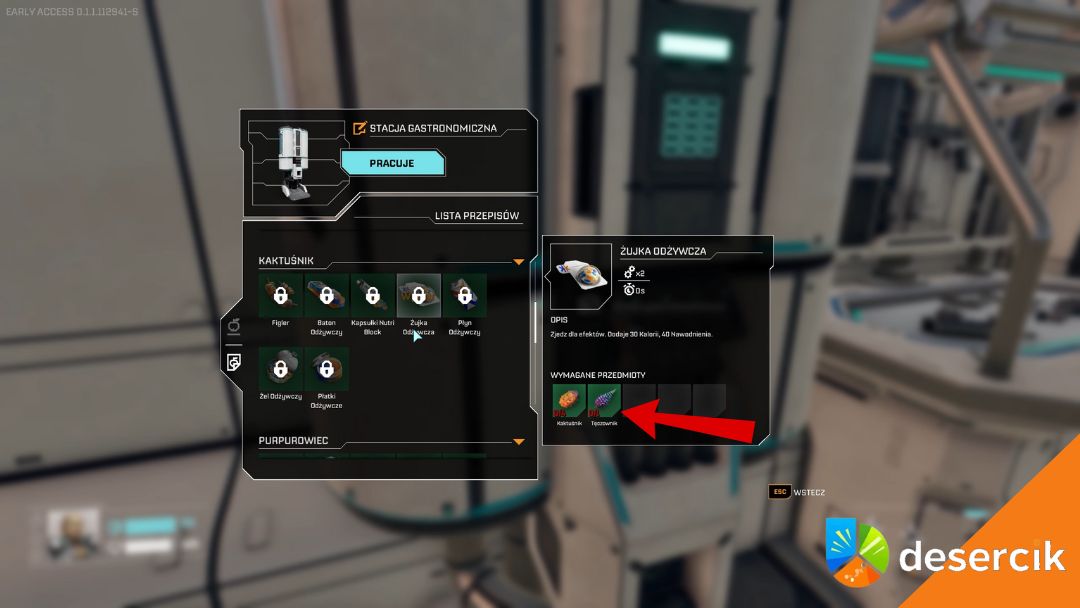Switch to the upper side tab
This screenshot has height=608, width=1080.
[233, 325]
